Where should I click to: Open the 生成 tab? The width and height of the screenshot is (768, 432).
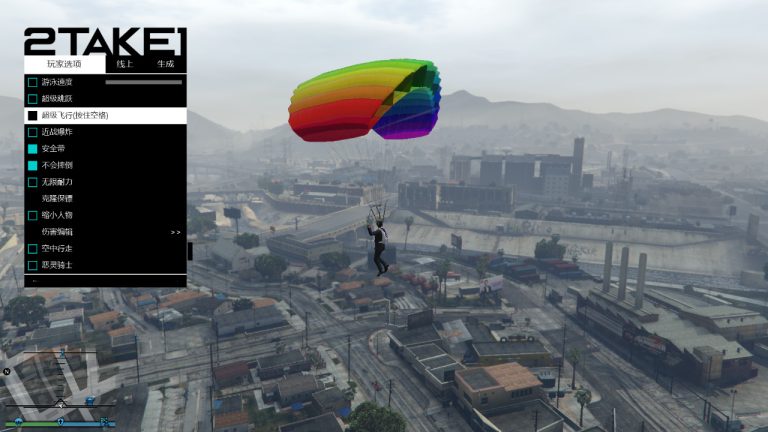(165, 64)
